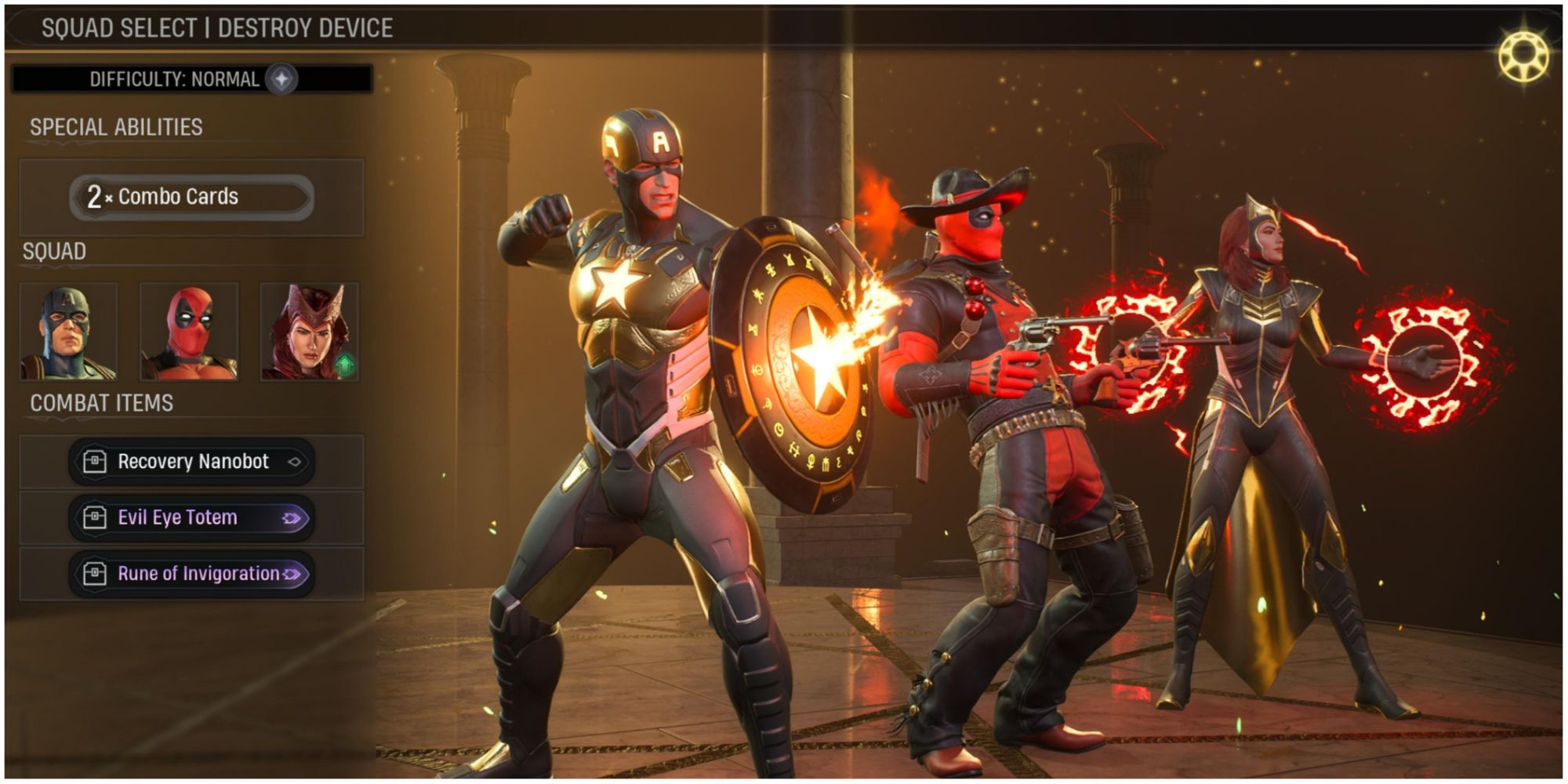Viewport: 1568px width, 784px height.
Task: Expand the purple chevron on Evil Eye Totem
Action: [292, 517]
